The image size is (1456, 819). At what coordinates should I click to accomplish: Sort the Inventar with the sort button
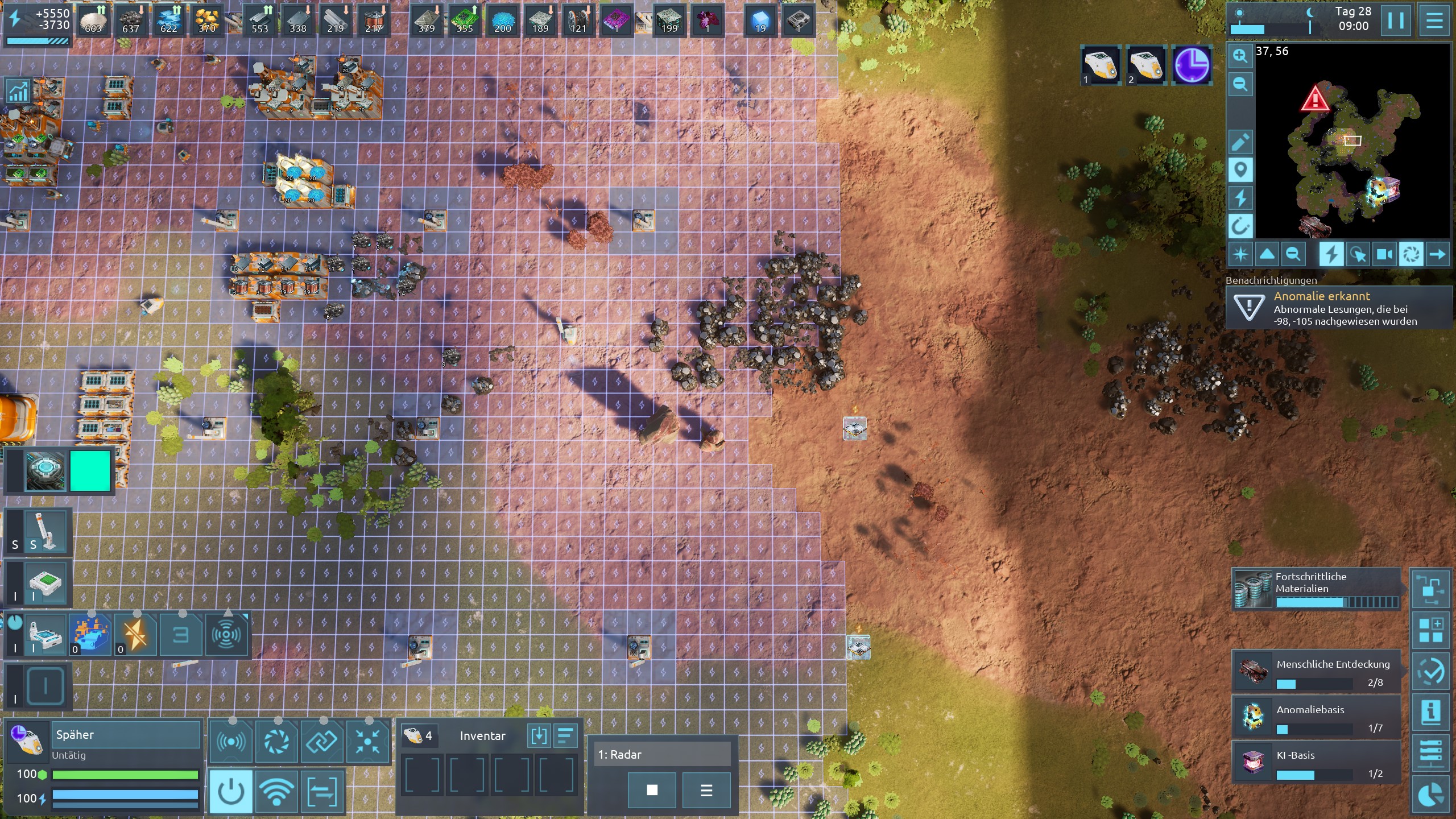[x=565, y=735]
